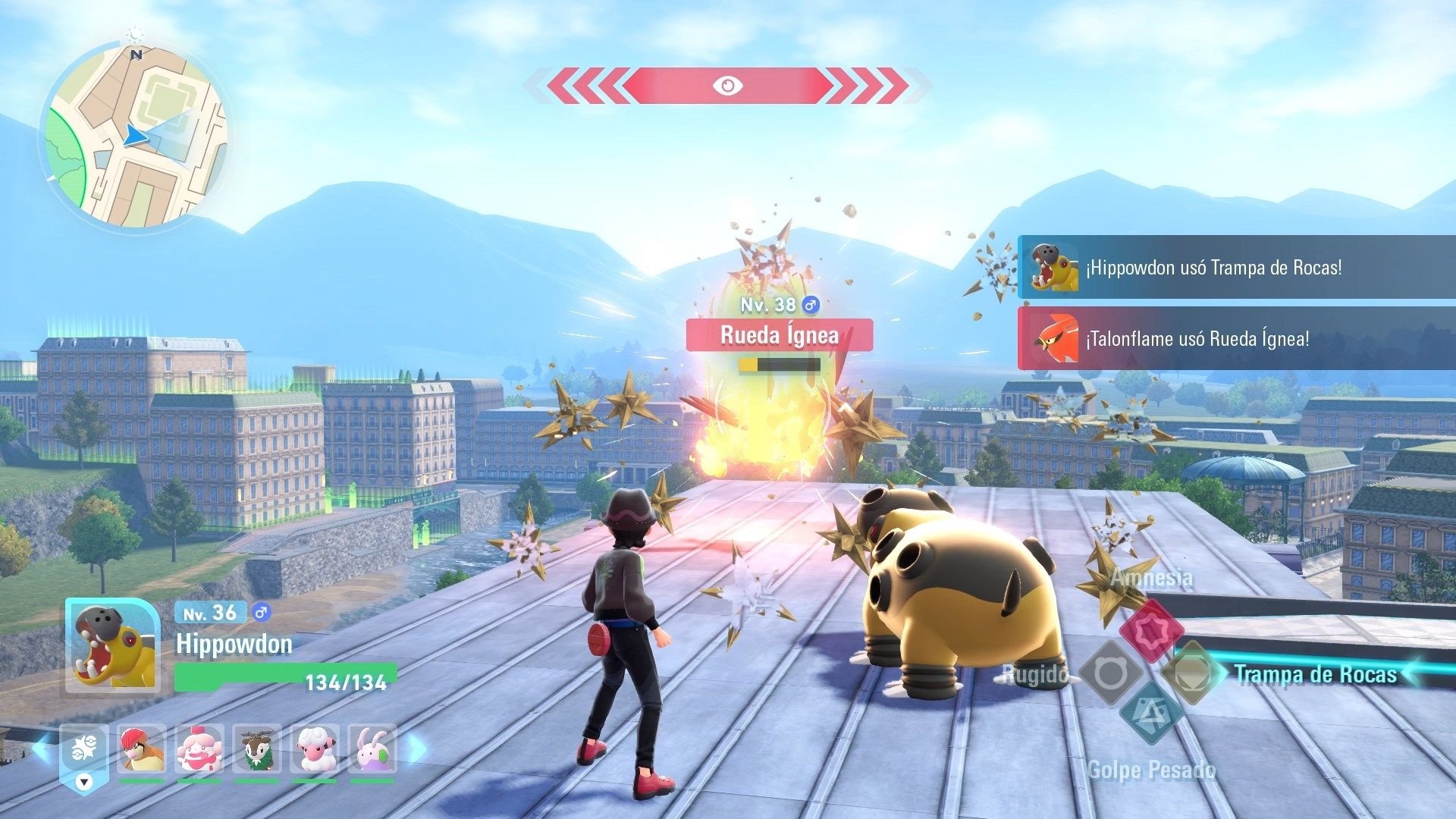Activate the Trampa de Rocas move
1456x819 pixels.
1193,672
